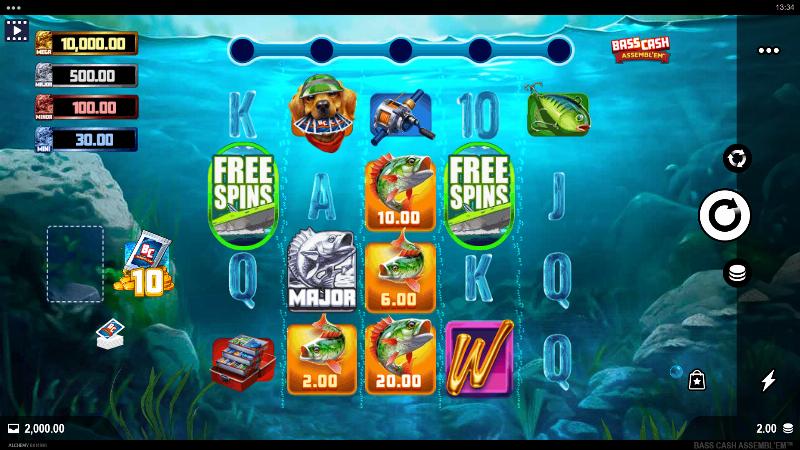This screenshot has width=800, height=450.
Task: Open the feature buy shopping bag icon
Action: [x=697, y=380]
